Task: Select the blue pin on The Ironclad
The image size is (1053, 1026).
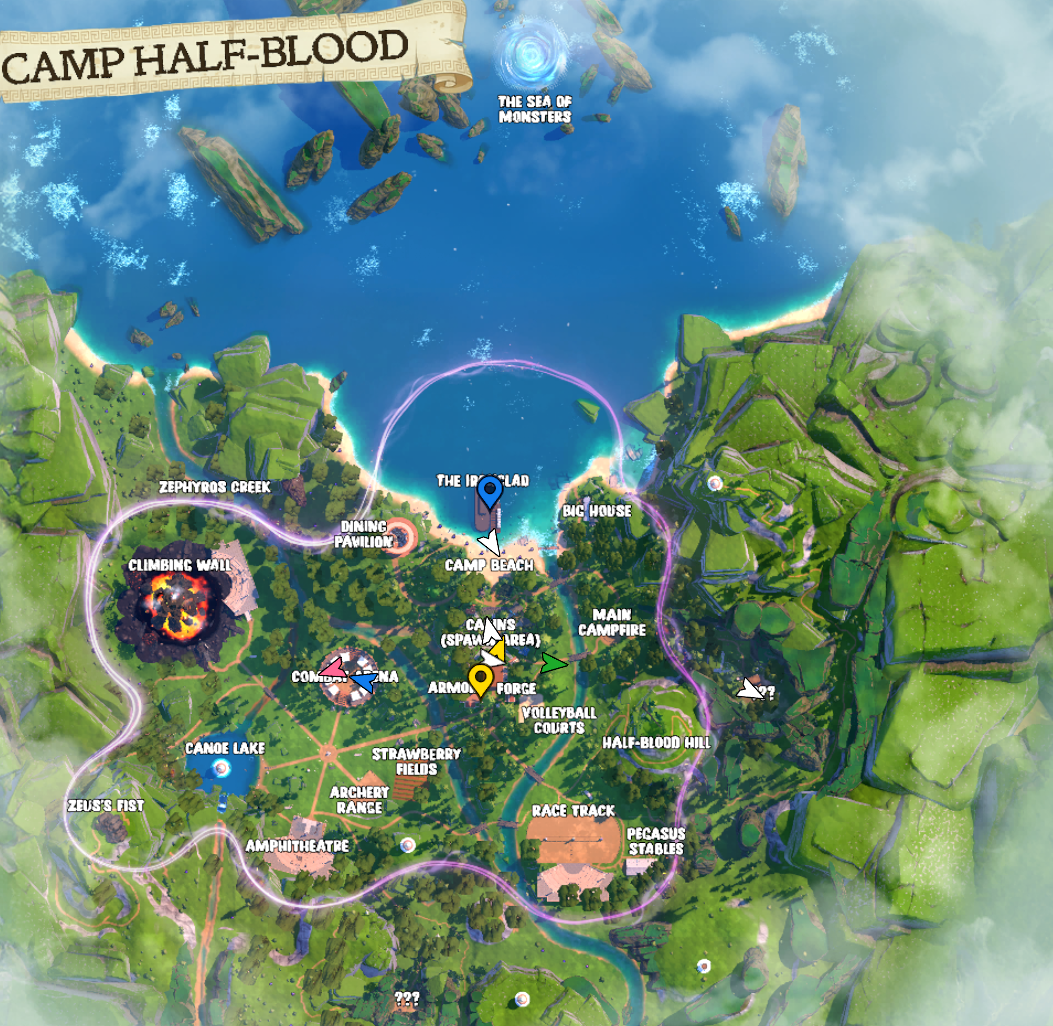Action: [x=489, y=493]
